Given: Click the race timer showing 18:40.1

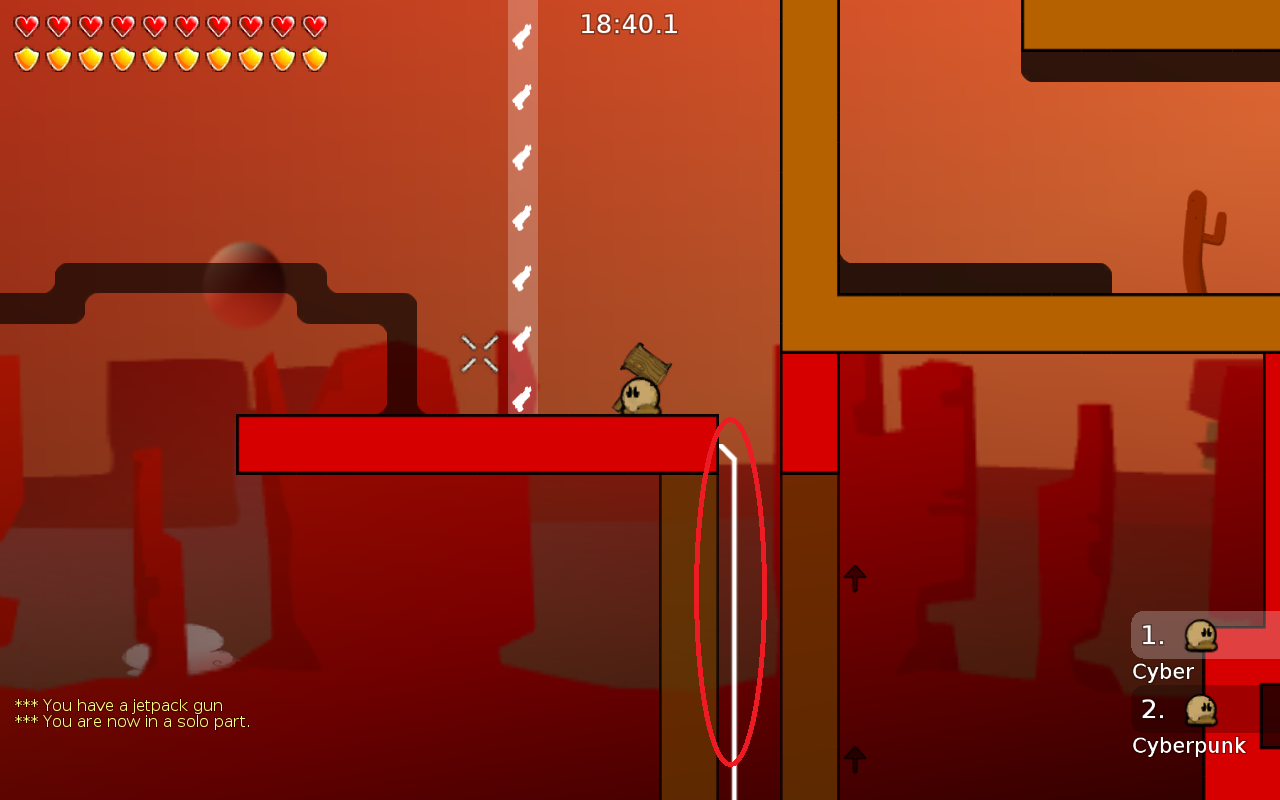Looking at the screenshot, I should tap(629, 24).
